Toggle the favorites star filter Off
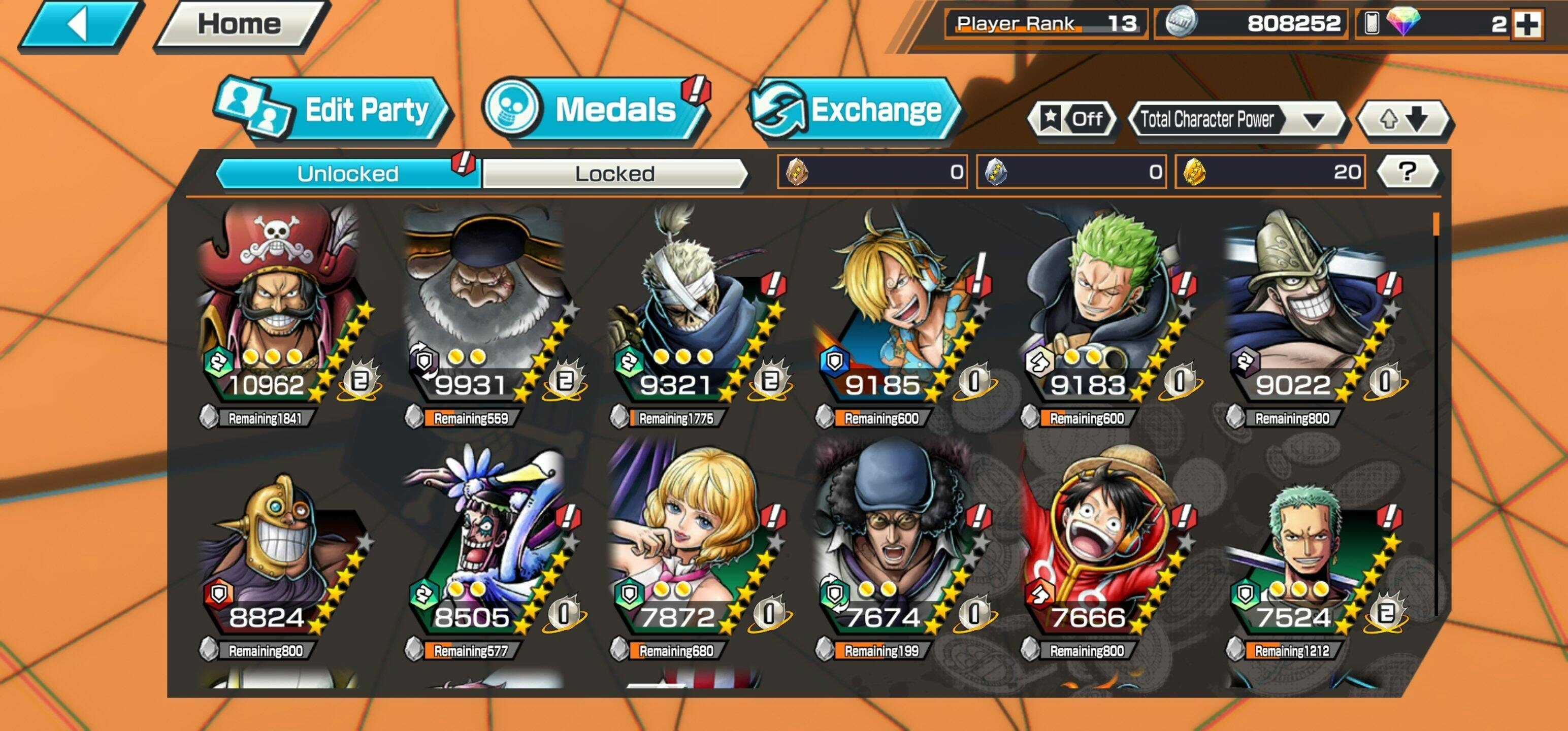 (x=1072, y=119)
